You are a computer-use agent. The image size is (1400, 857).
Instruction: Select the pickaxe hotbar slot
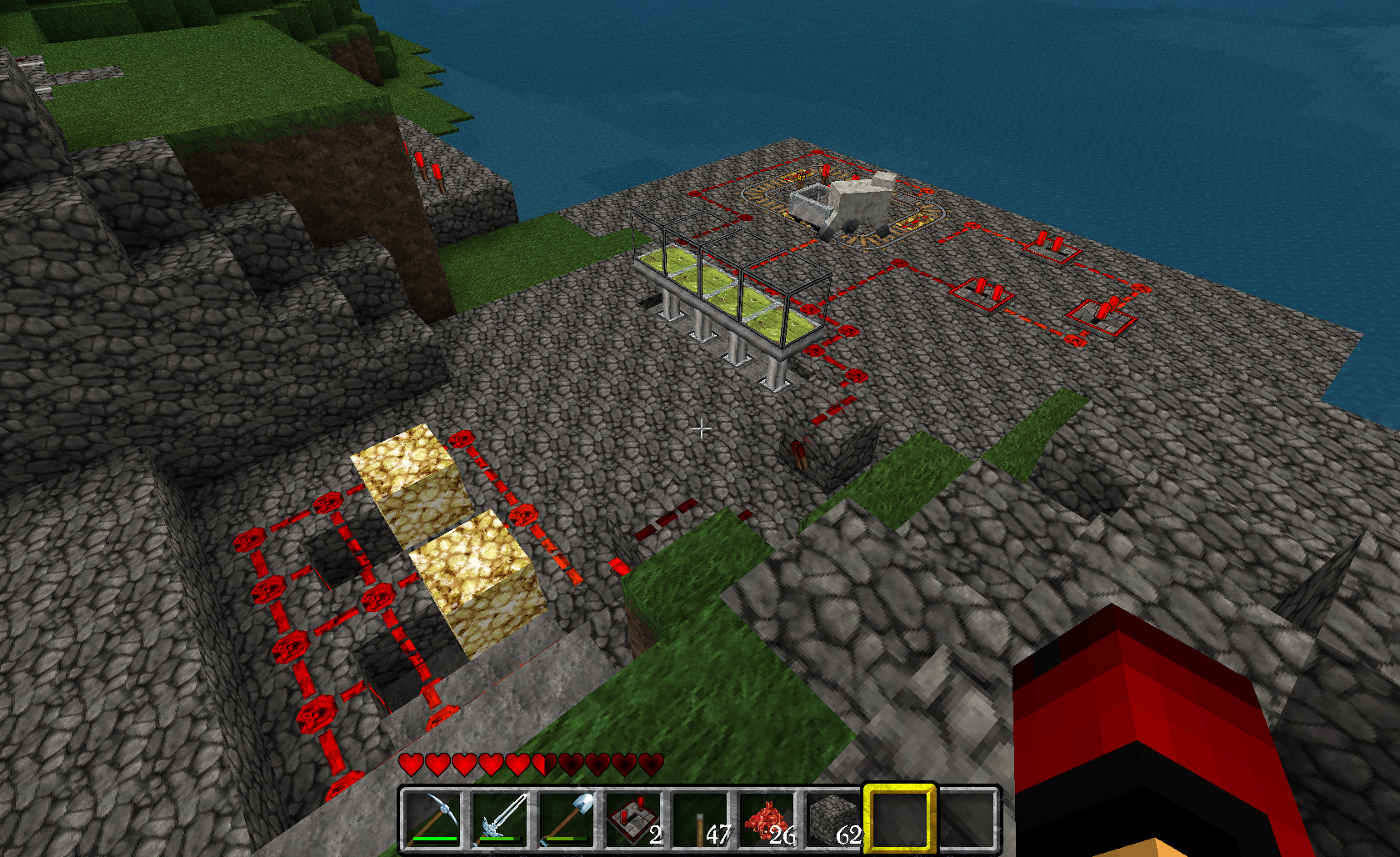[433, 819]
